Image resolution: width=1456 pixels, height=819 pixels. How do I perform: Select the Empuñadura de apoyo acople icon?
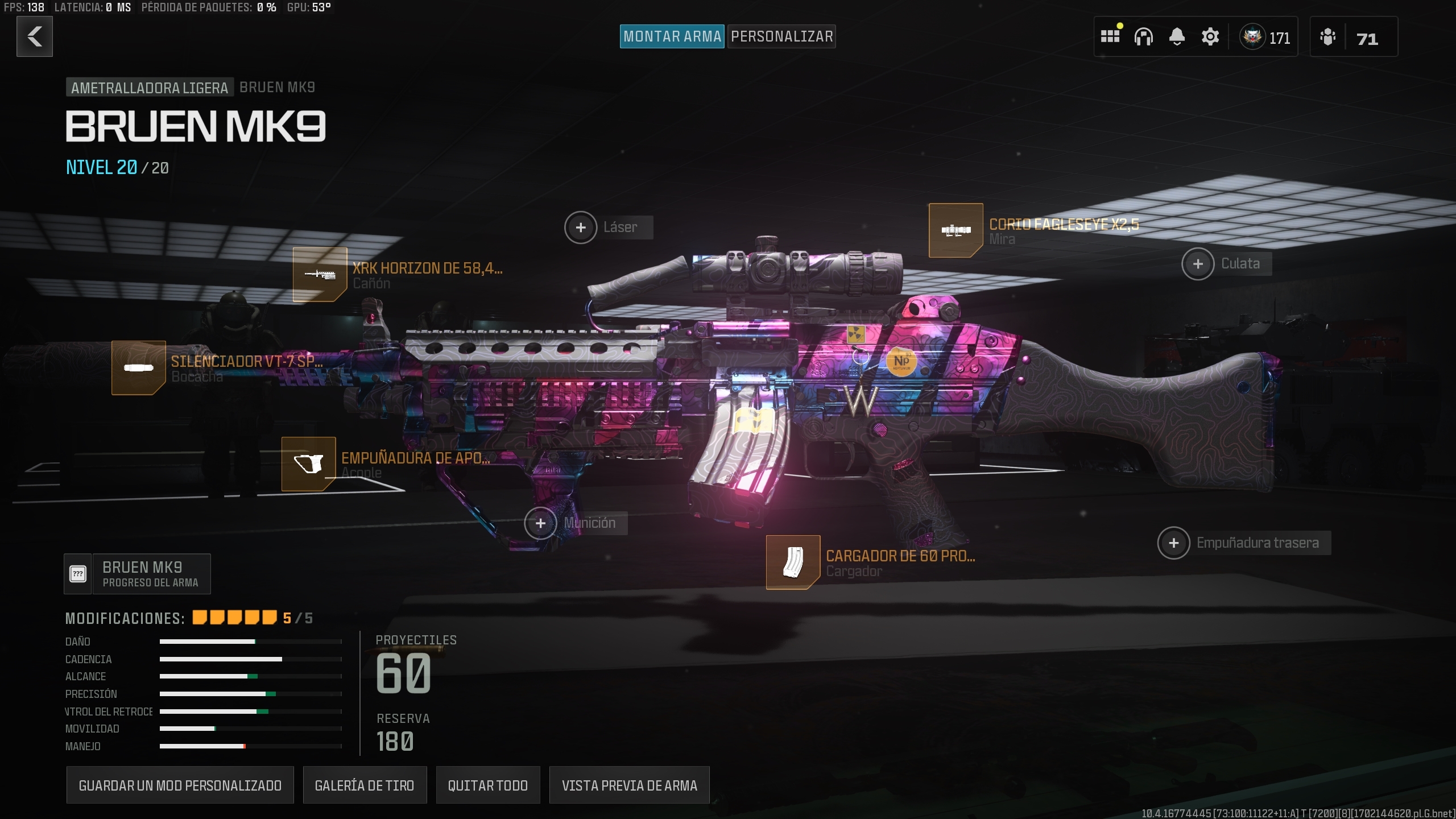pos(309,464)
